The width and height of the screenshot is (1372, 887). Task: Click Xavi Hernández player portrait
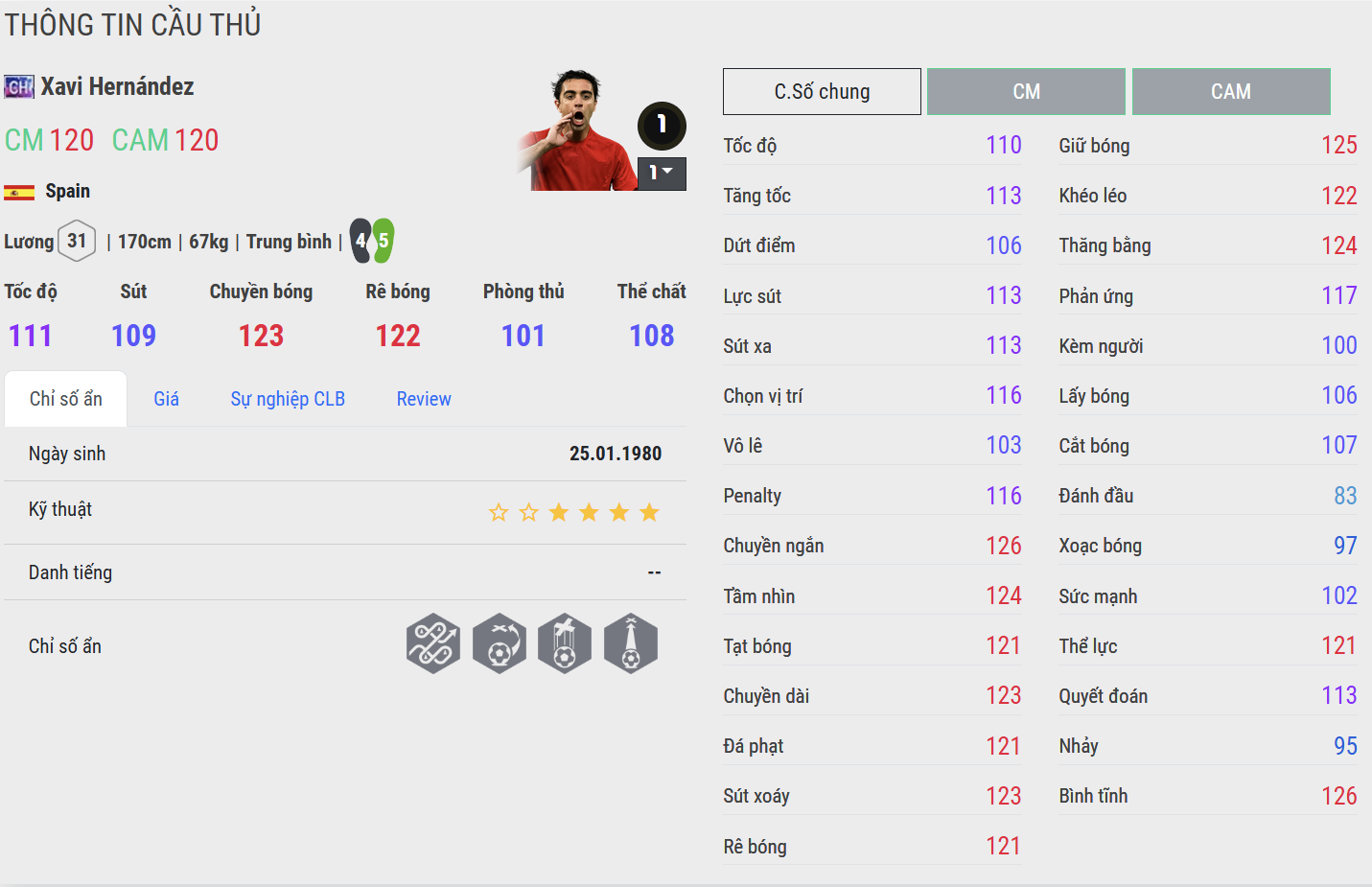pyautogui.click(x=575, y=130)
